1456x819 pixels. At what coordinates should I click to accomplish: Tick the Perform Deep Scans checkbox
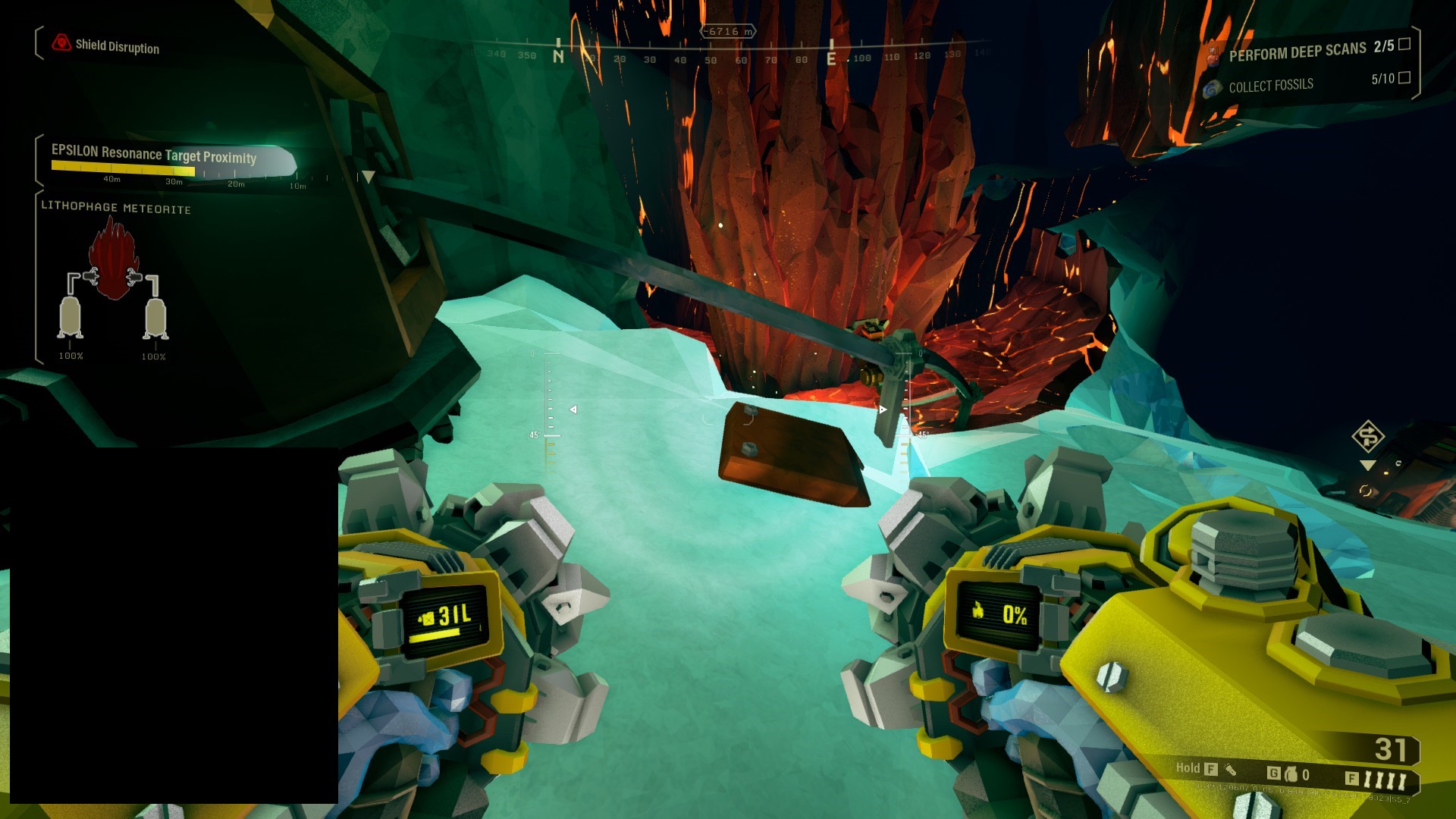1404,44
